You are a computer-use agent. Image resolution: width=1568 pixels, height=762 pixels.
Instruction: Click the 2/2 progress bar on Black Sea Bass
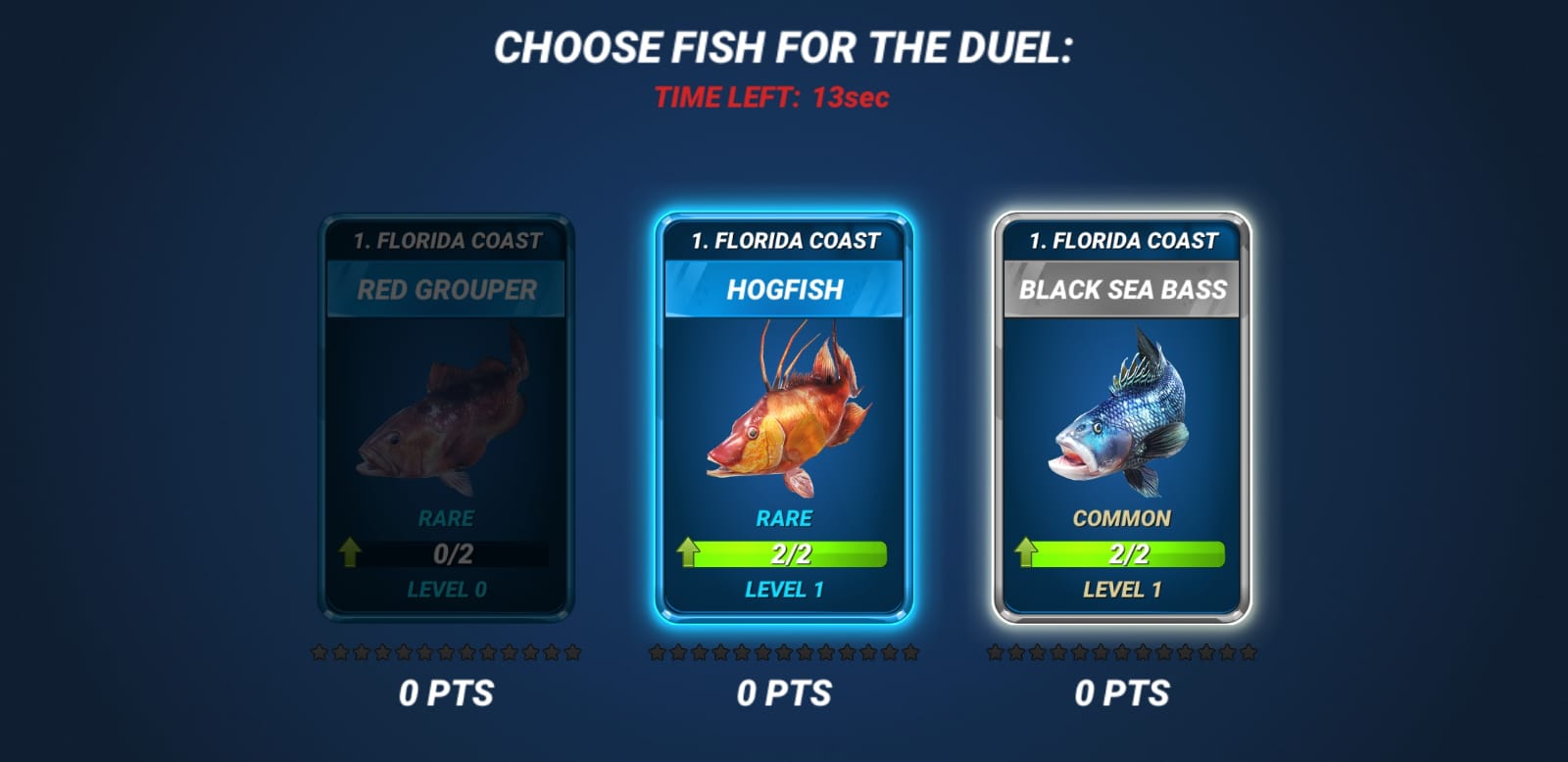[x=1127, y=552]
